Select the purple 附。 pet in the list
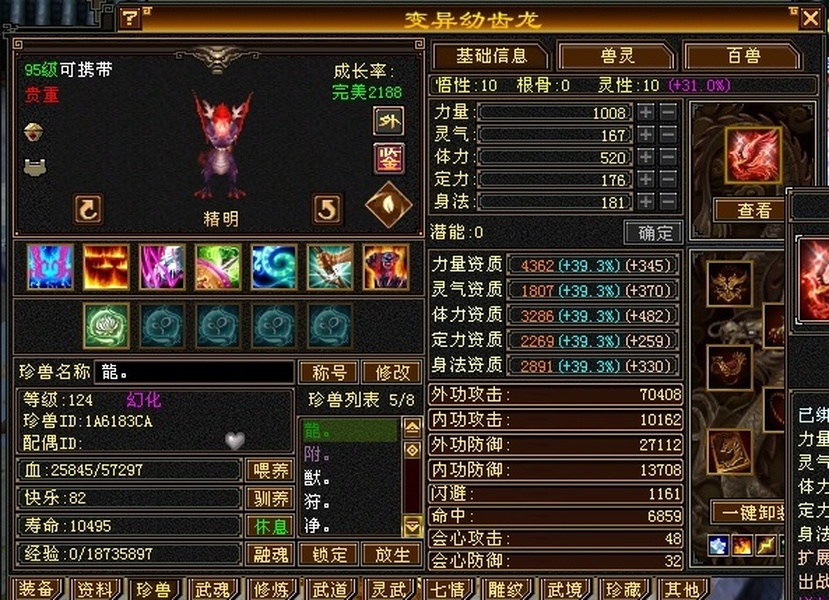829x600 pixels. (x=318, y=455)
